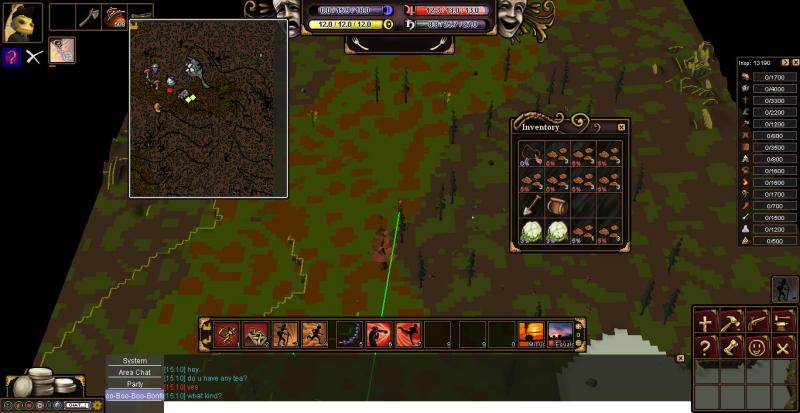800x413 pixels.
Task: Click the question mark help button in the action grid
Action: pyautogui.click(x=706, y=347)
